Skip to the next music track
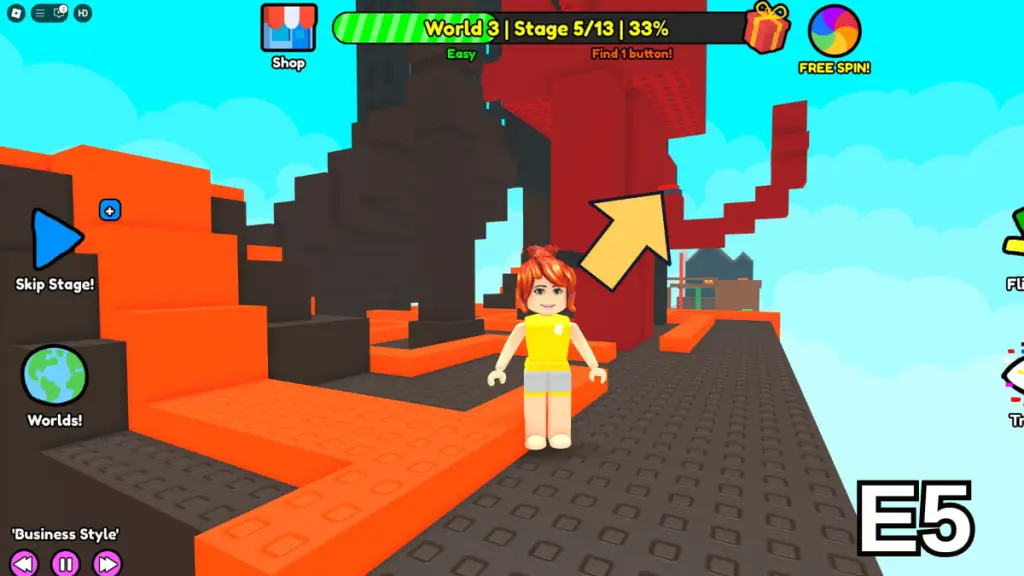Screen dimensions: 1024x576 click(107, 563)
